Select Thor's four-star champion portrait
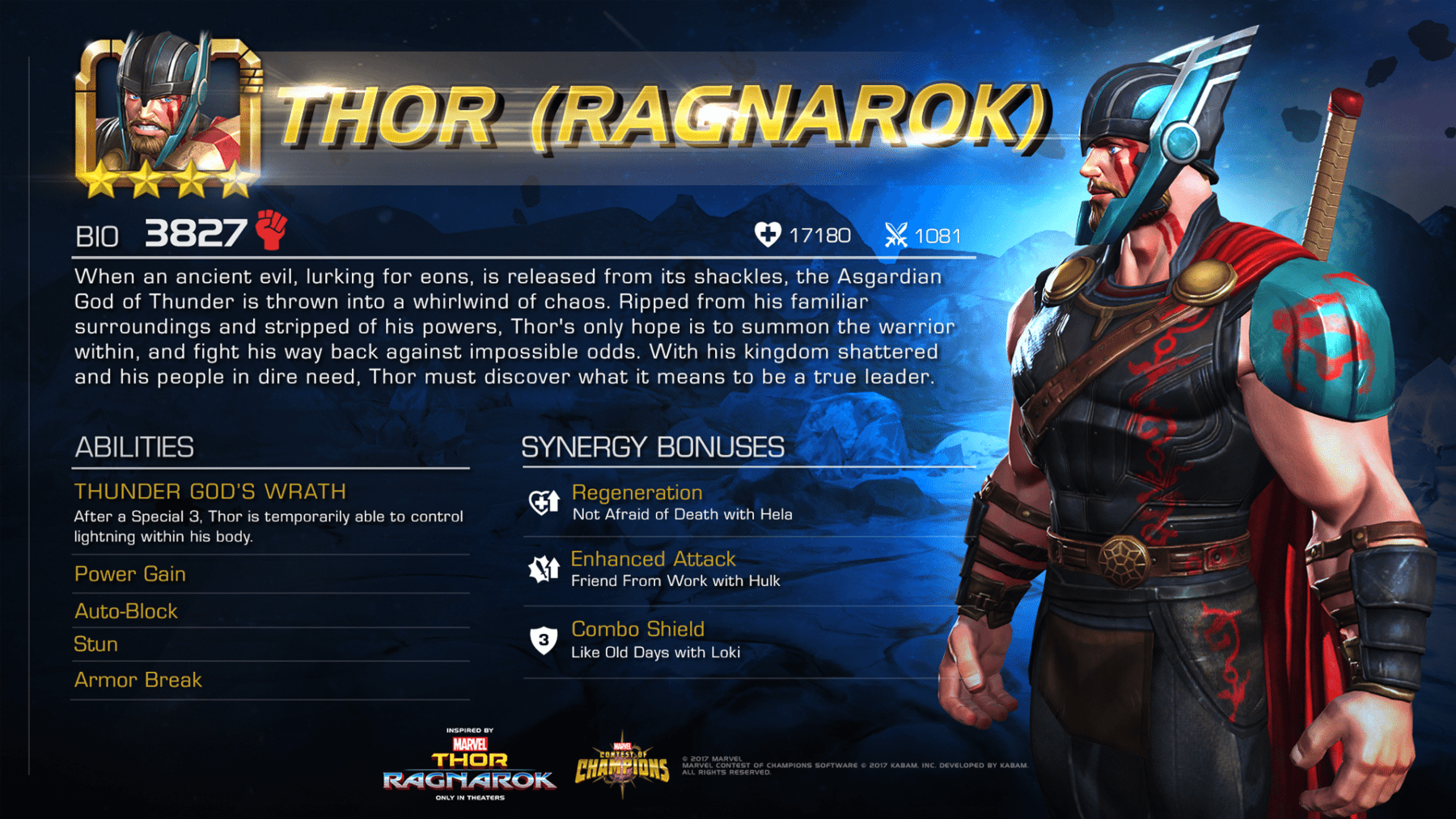Screen dimensions: 1456x819 pos(167,113)
